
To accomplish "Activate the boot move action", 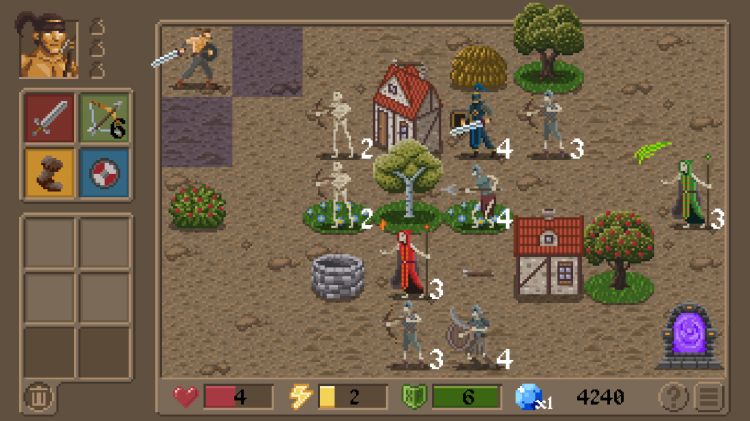I will 49,172.
